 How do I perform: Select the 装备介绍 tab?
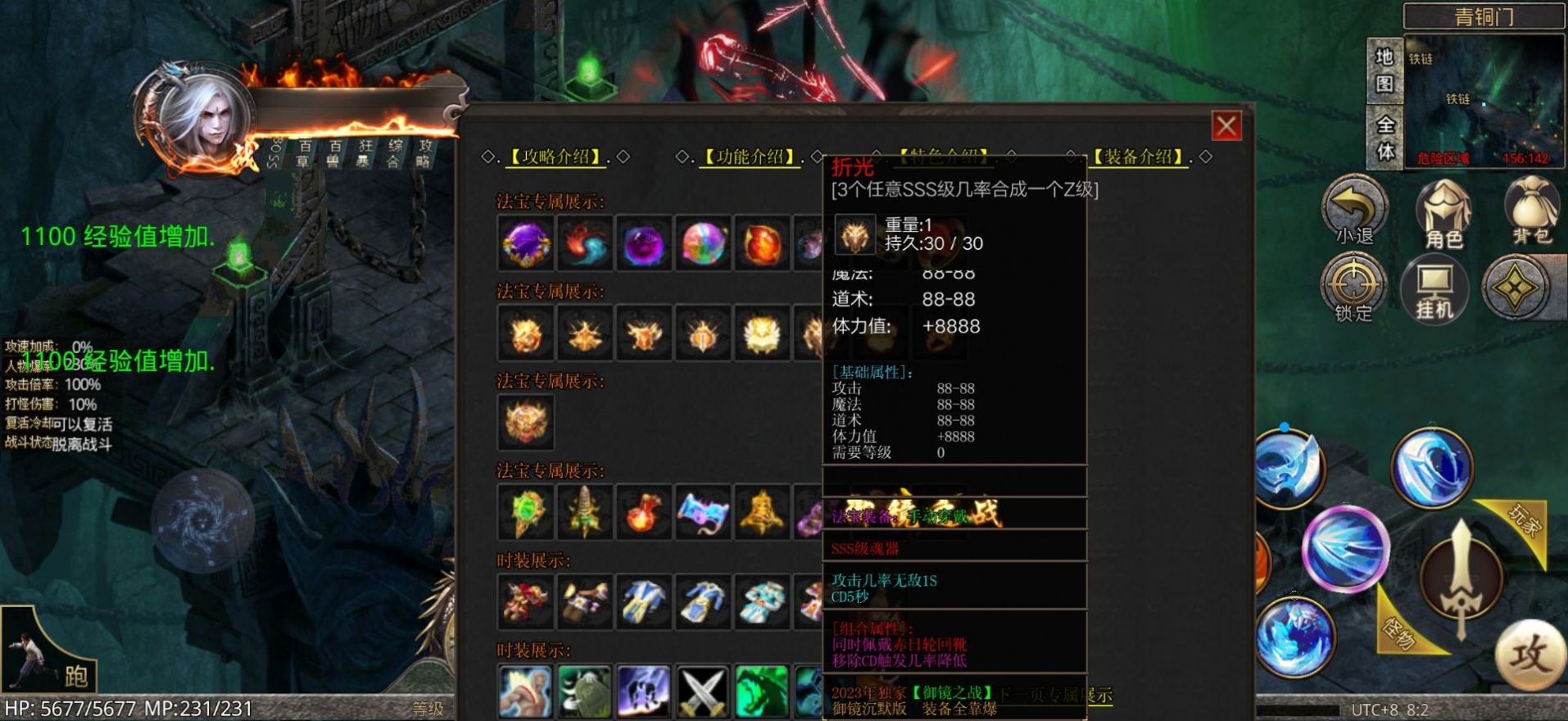point(1139,156)
